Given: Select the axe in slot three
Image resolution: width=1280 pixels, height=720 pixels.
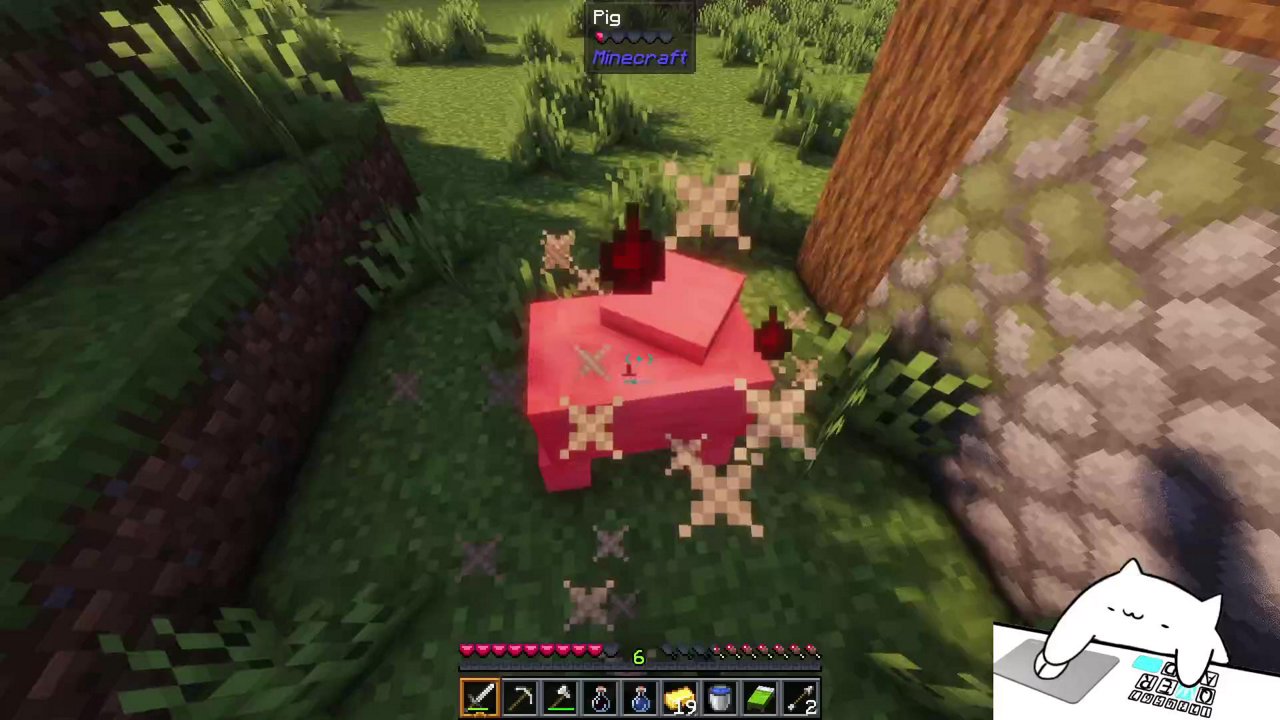Looking at the screenshot, I should coord(559,695).
